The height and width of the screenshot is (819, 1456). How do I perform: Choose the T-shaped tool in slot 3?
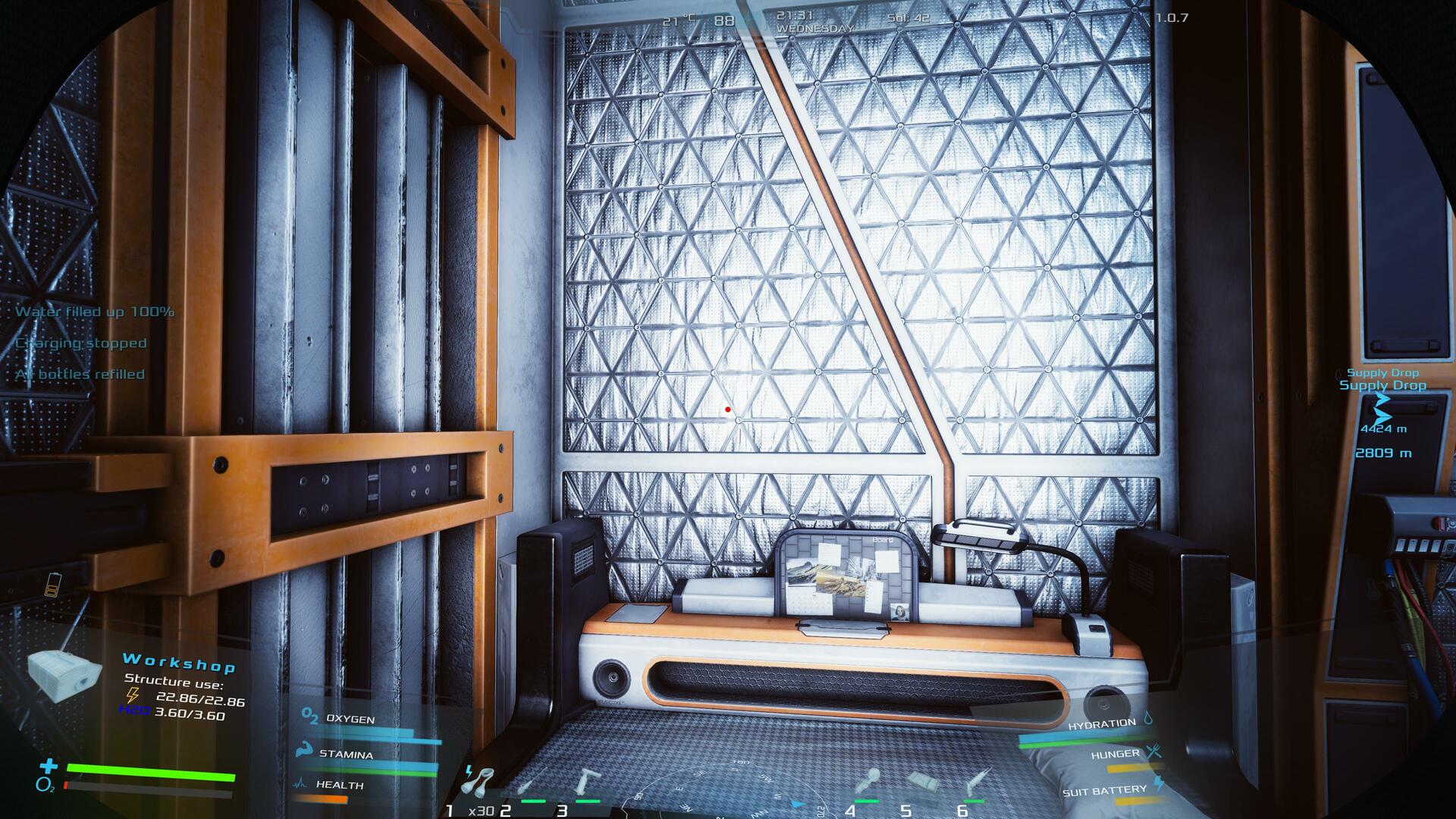(x=586, y=783)
